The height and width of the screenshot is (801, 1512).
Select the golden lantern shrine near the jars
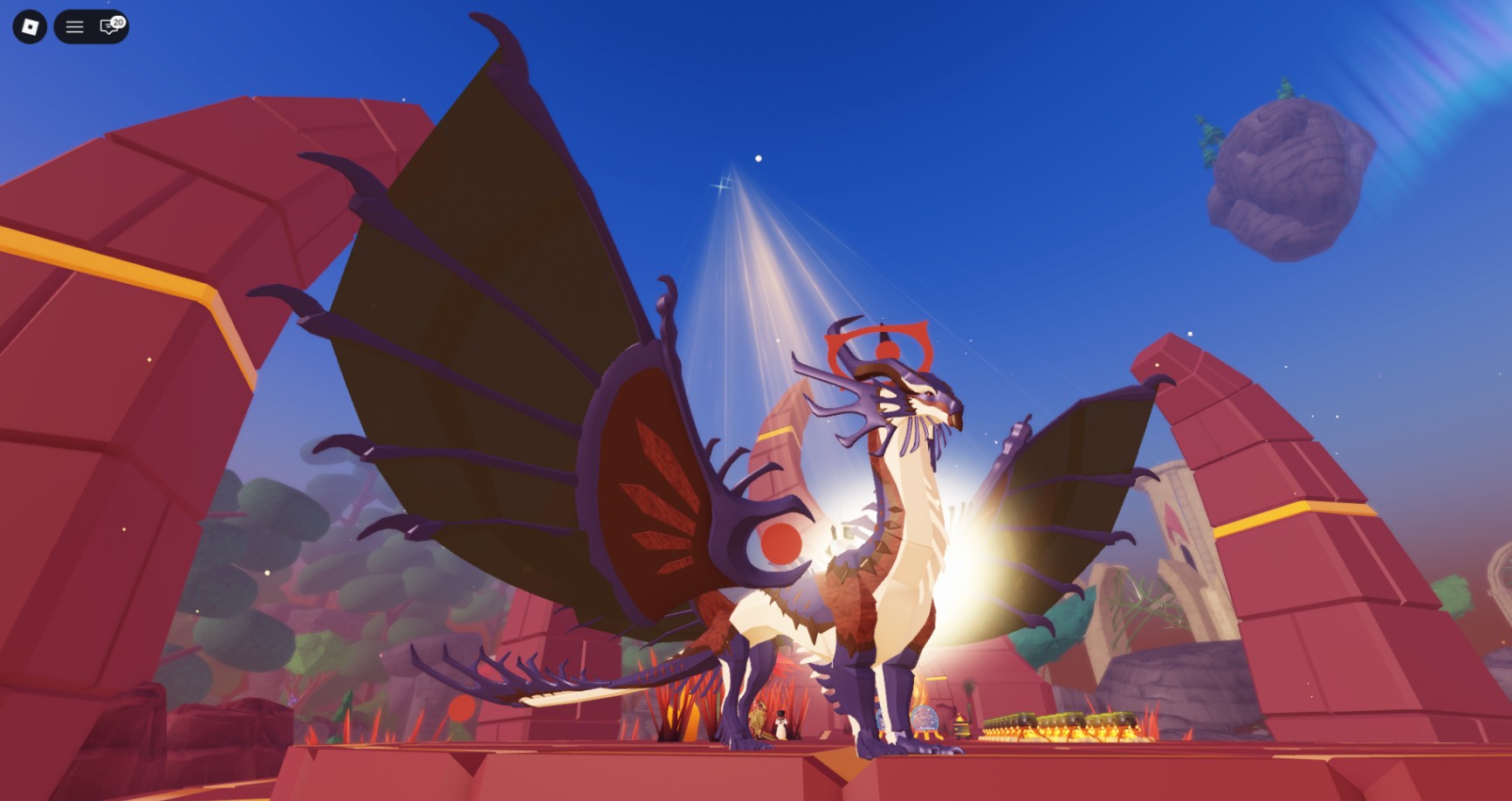tap(963, 725)
